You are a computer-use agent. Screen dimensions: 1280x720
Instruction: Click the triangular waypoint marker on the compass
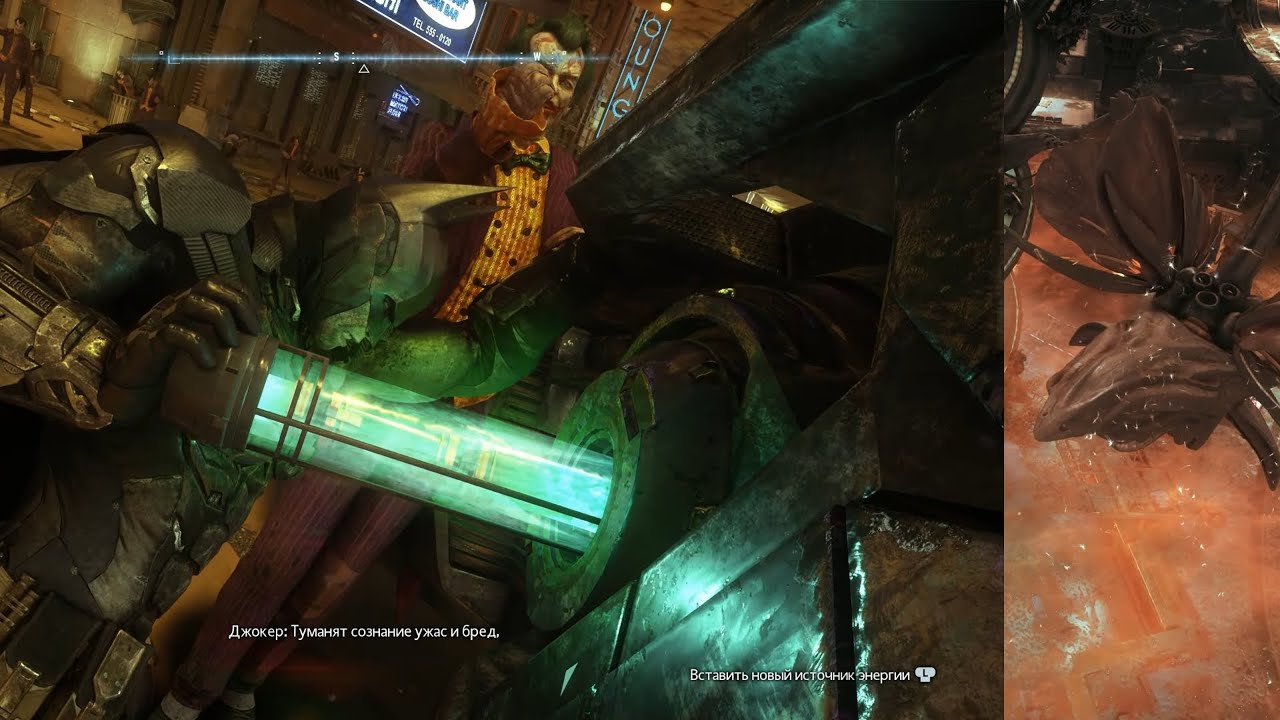pos(364,70)
